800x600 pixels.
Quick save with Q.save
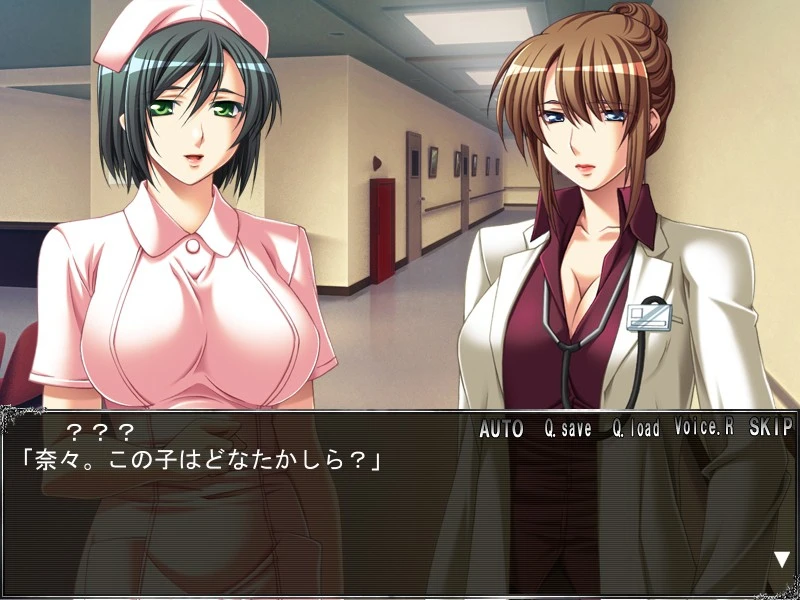pyautogui.click(x=568, y=429)
